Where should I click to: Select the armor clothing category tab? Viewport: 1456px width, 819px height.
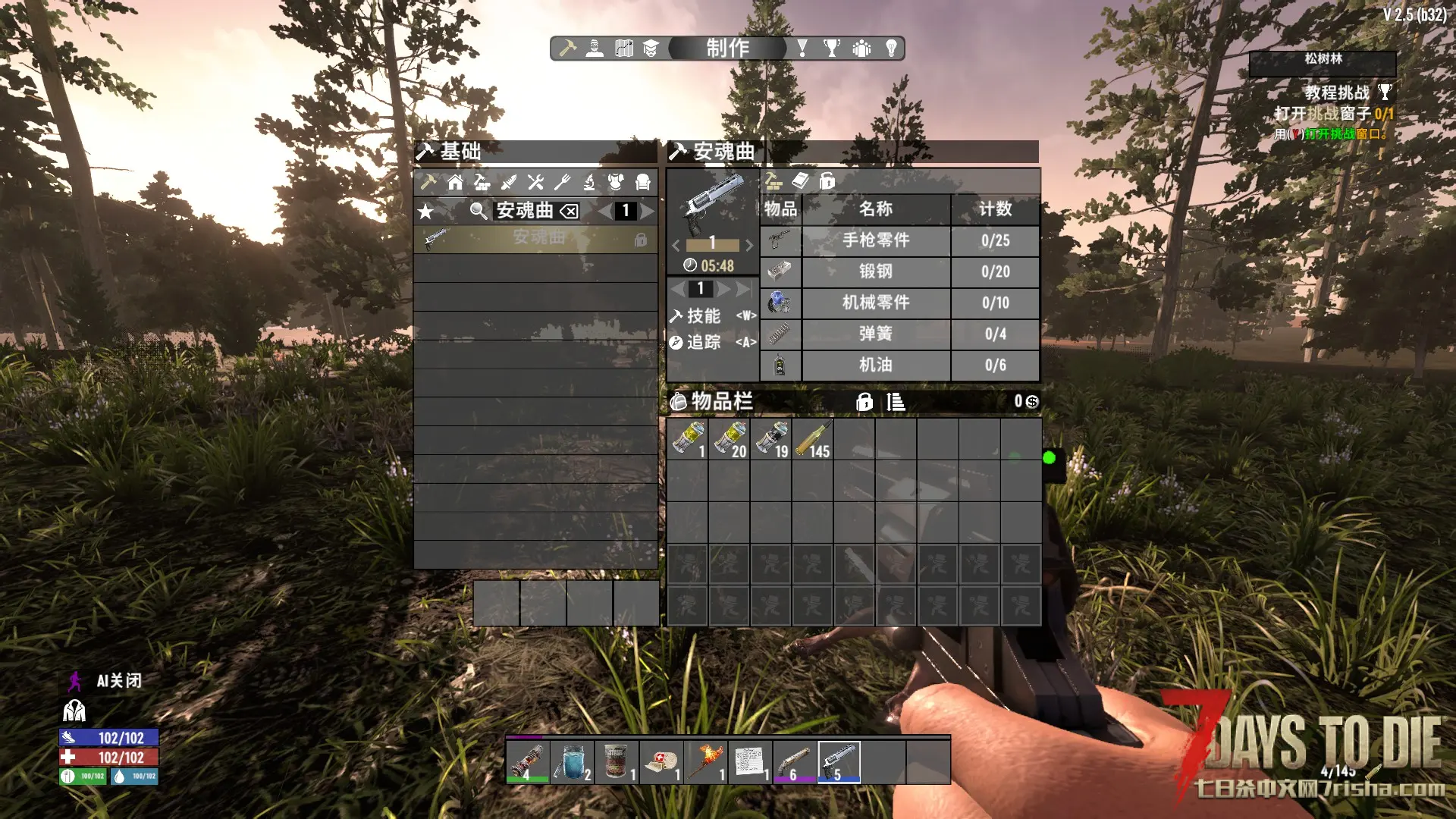pyautogui.click(x=616, y=182)
